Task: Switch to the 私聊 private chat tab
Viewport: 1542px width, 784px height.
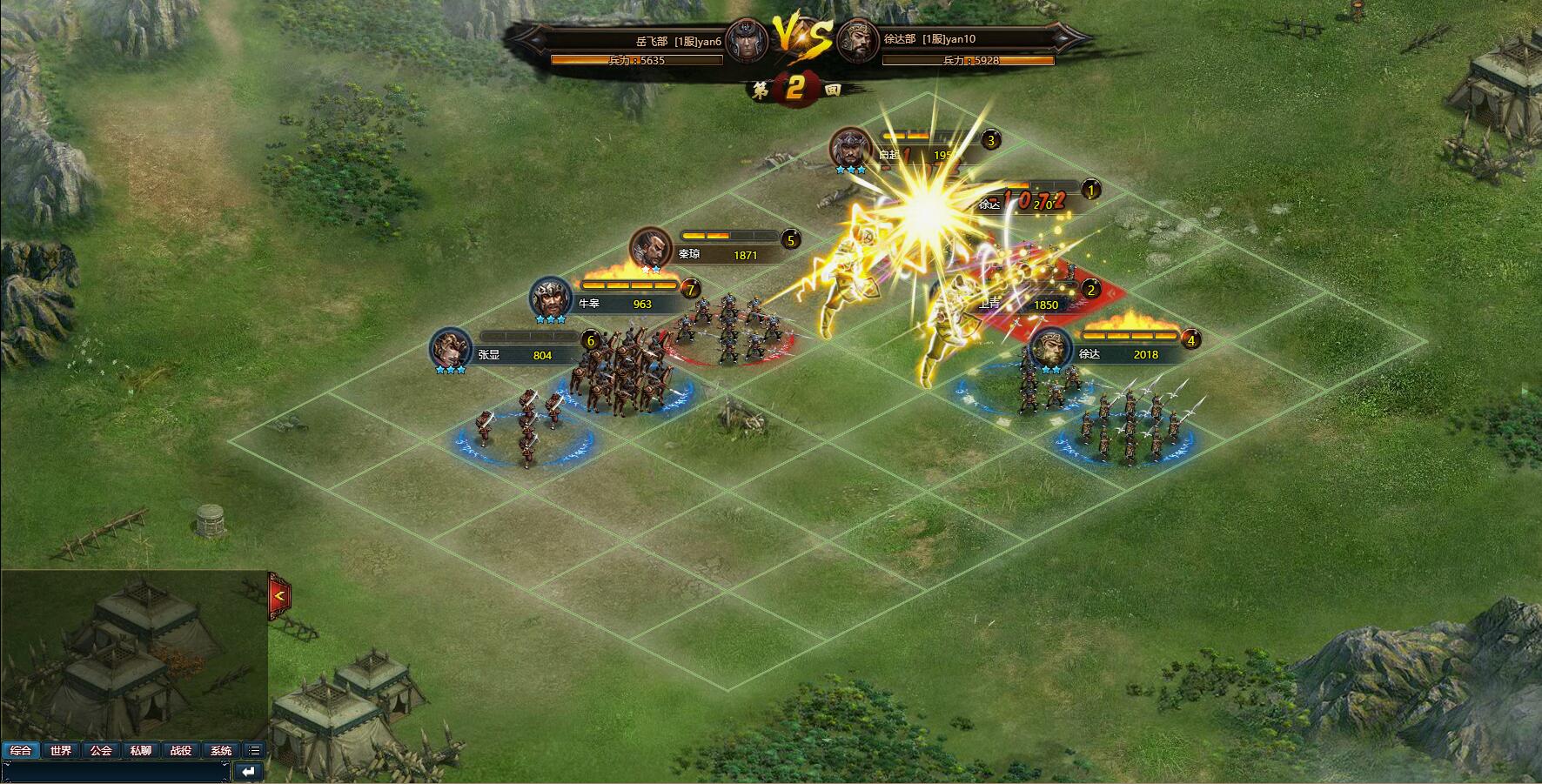Action: tap(141, 750)
